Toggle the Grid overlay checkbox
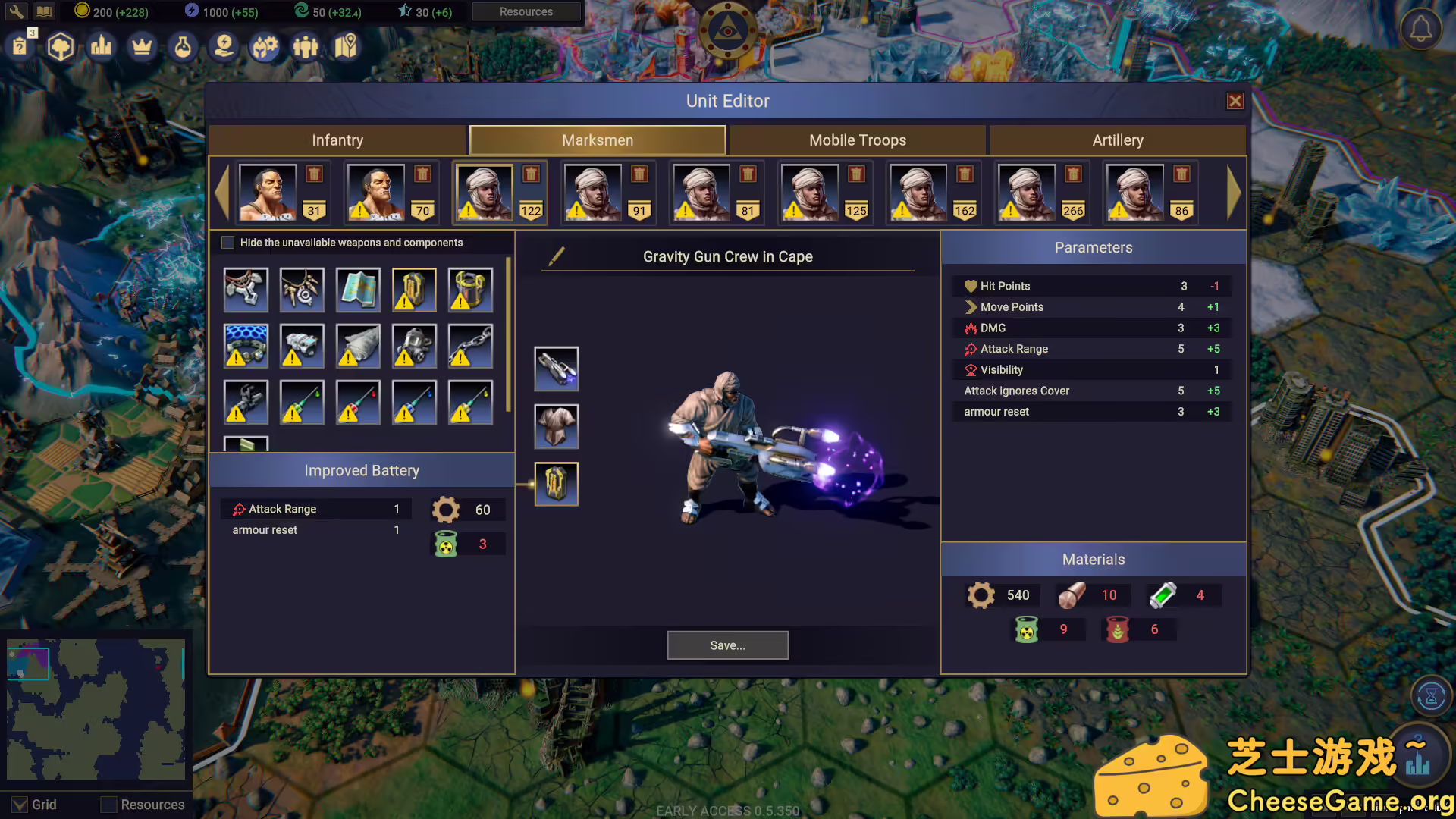 (x=20, y=805)
